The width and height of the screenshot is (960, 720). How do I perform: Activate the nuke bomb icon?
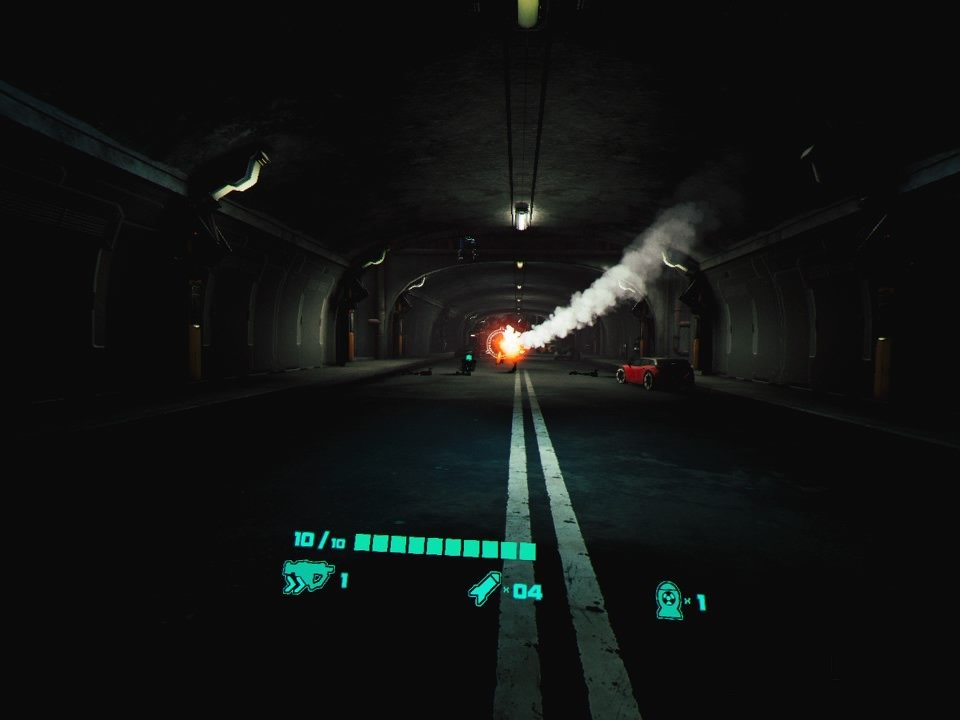click(669, 600)
